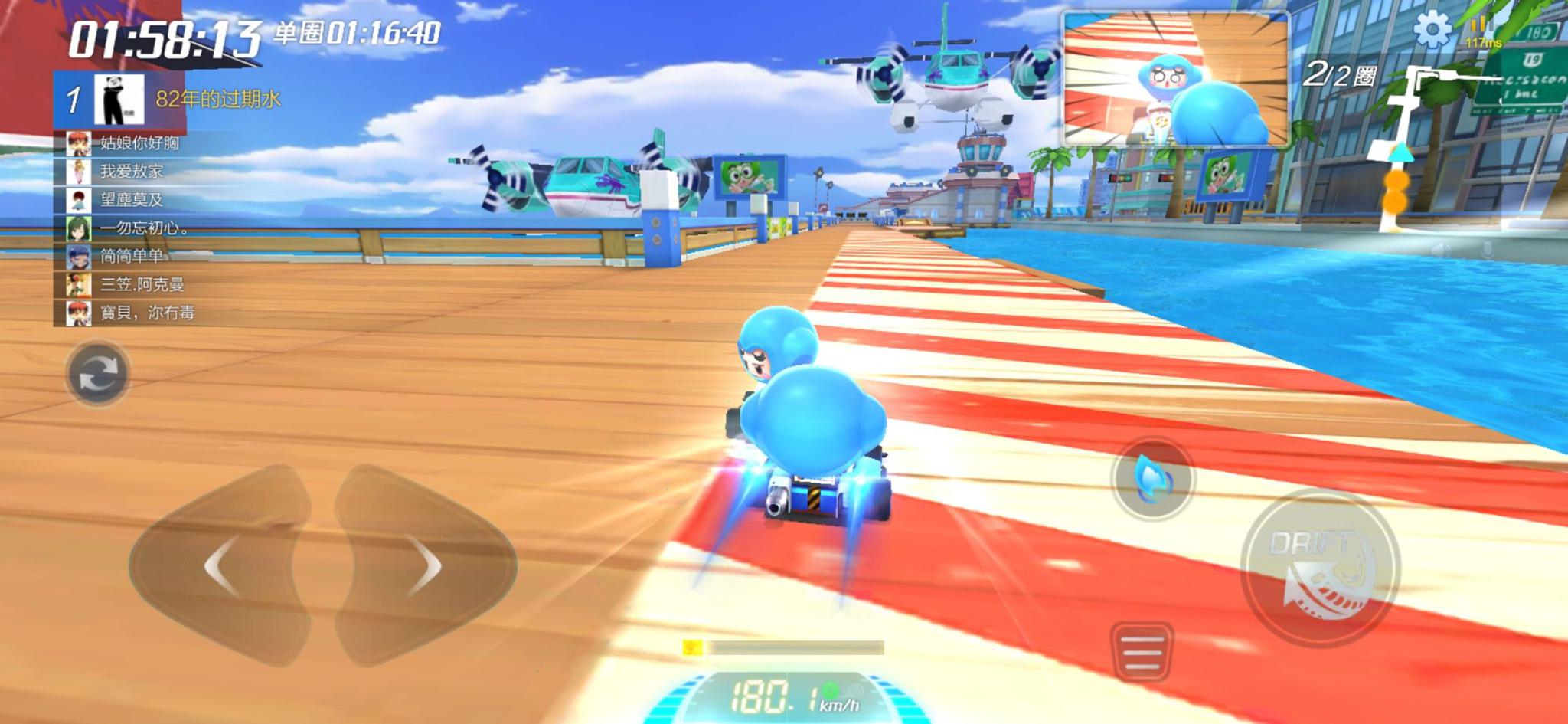Pick racer 望塵莫及 from the ranking list
The image size is (1568, 724).
pos(130,200)
